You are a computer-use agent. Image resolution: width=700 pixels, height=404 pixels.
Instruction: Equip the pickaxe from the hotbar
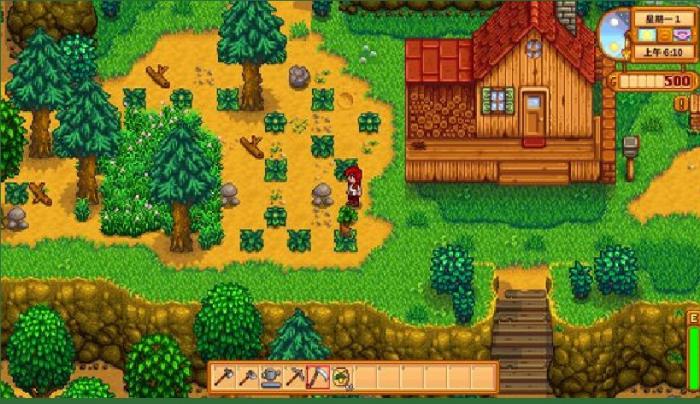[x=295, y=377]
